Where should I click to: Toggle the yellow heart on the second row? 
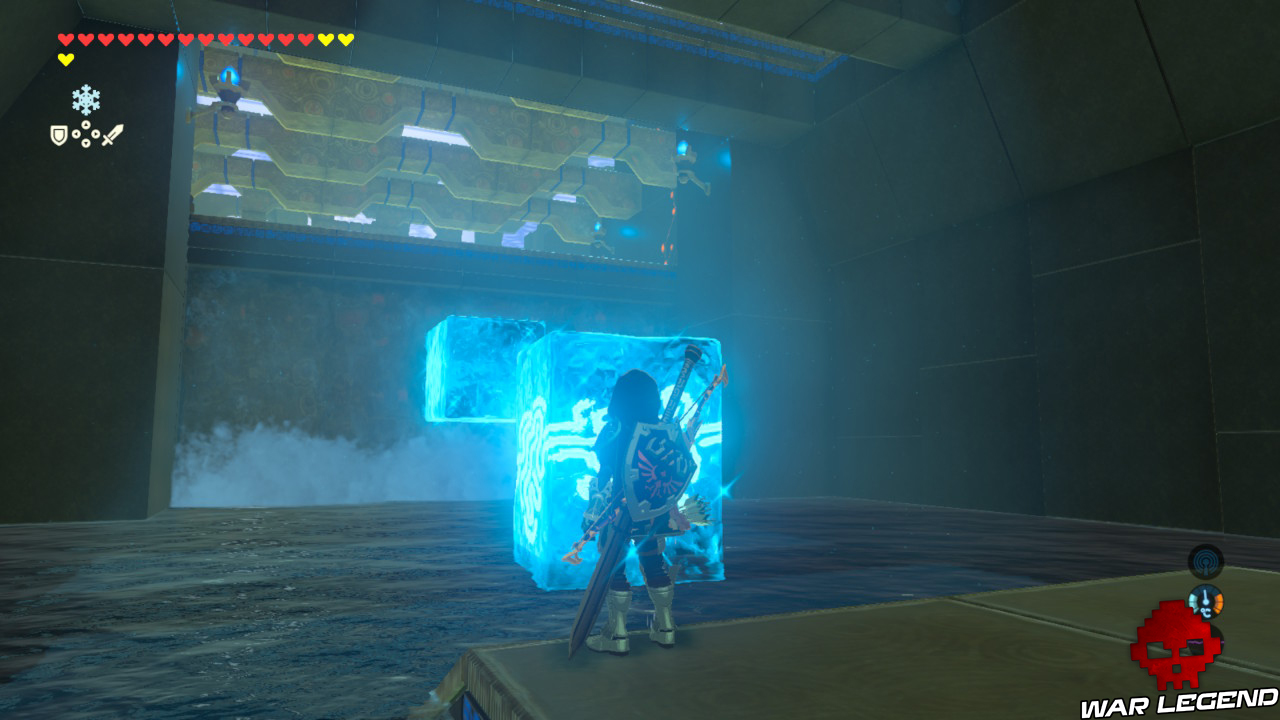pos(66,57)
